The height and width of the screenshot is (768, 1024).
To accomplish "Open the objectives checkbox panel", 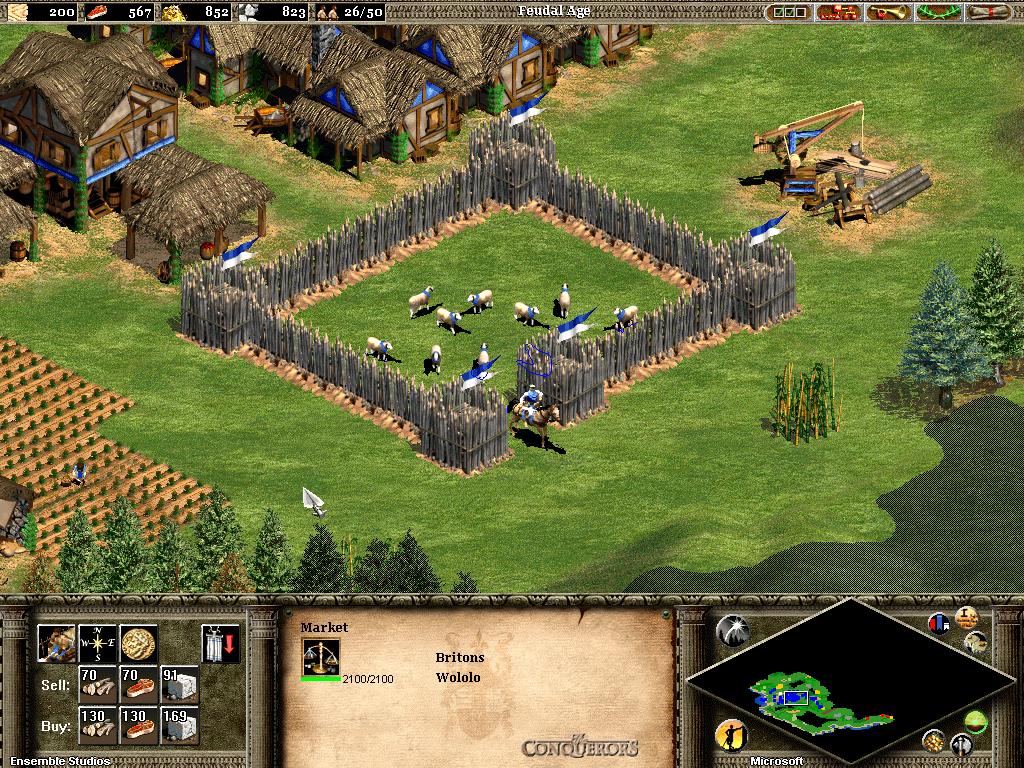I will [x=789, y=12].
